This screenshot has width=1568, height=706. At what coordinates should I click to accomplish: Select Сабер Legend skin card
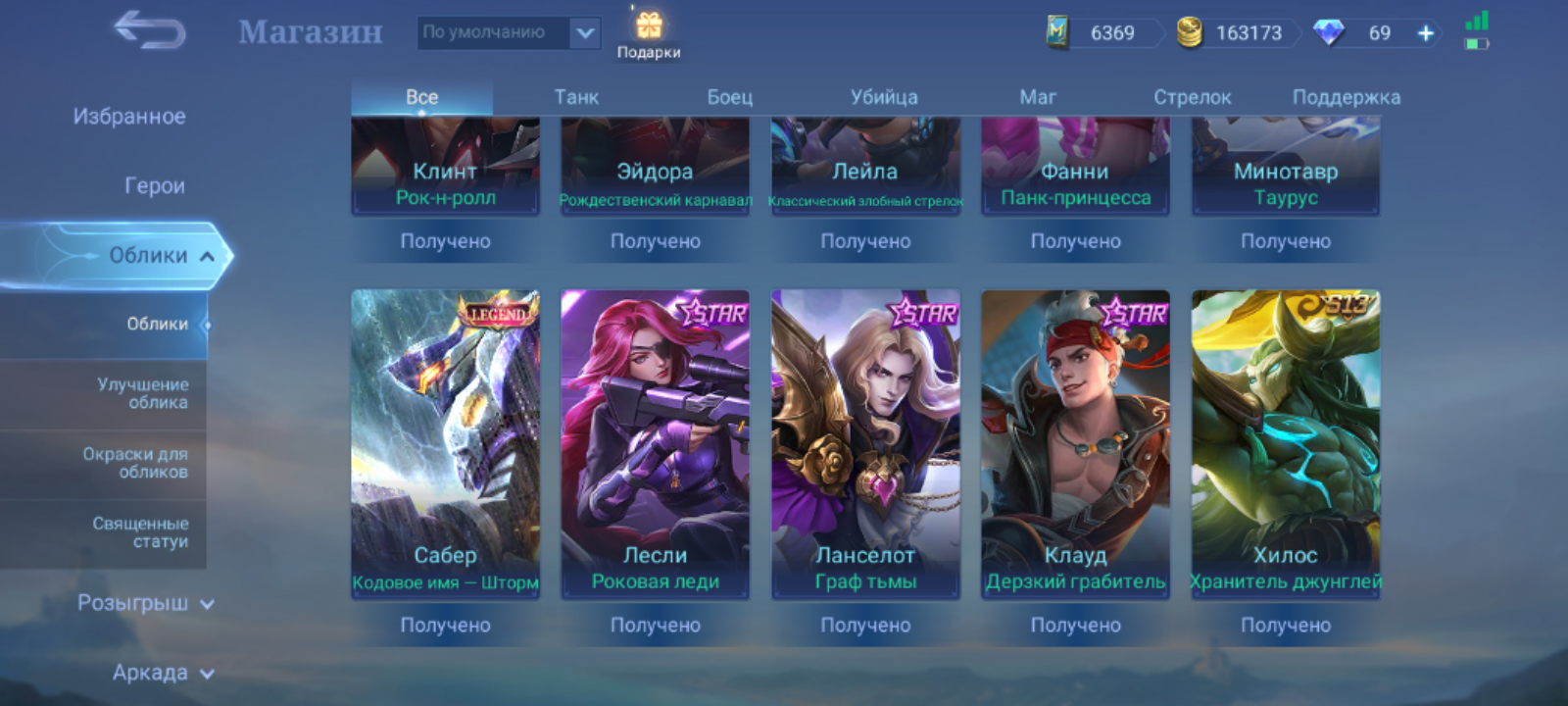[445, 443]
